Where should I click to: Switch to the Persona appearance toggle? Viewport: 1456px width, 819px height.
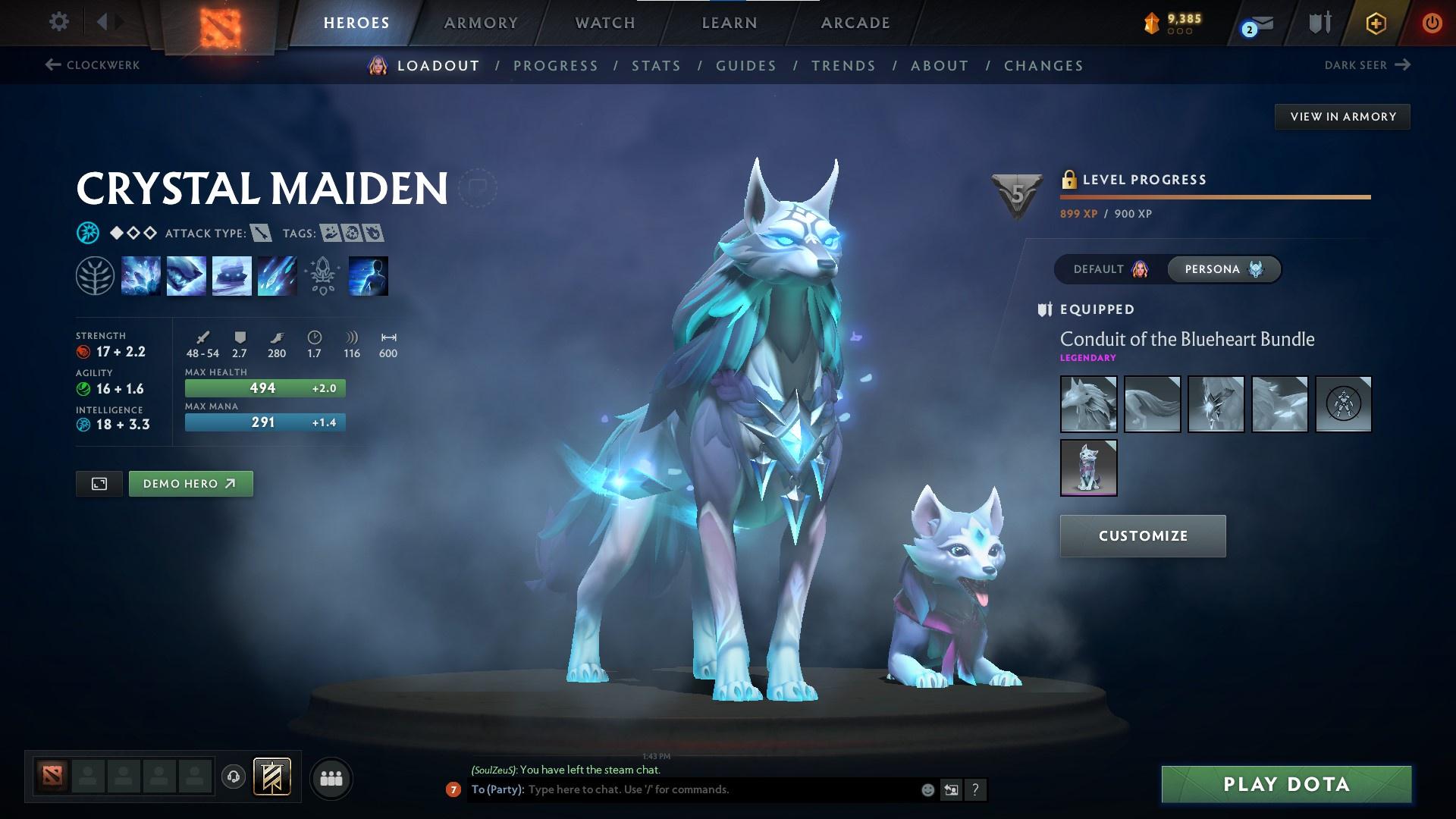coord(1223,269)
